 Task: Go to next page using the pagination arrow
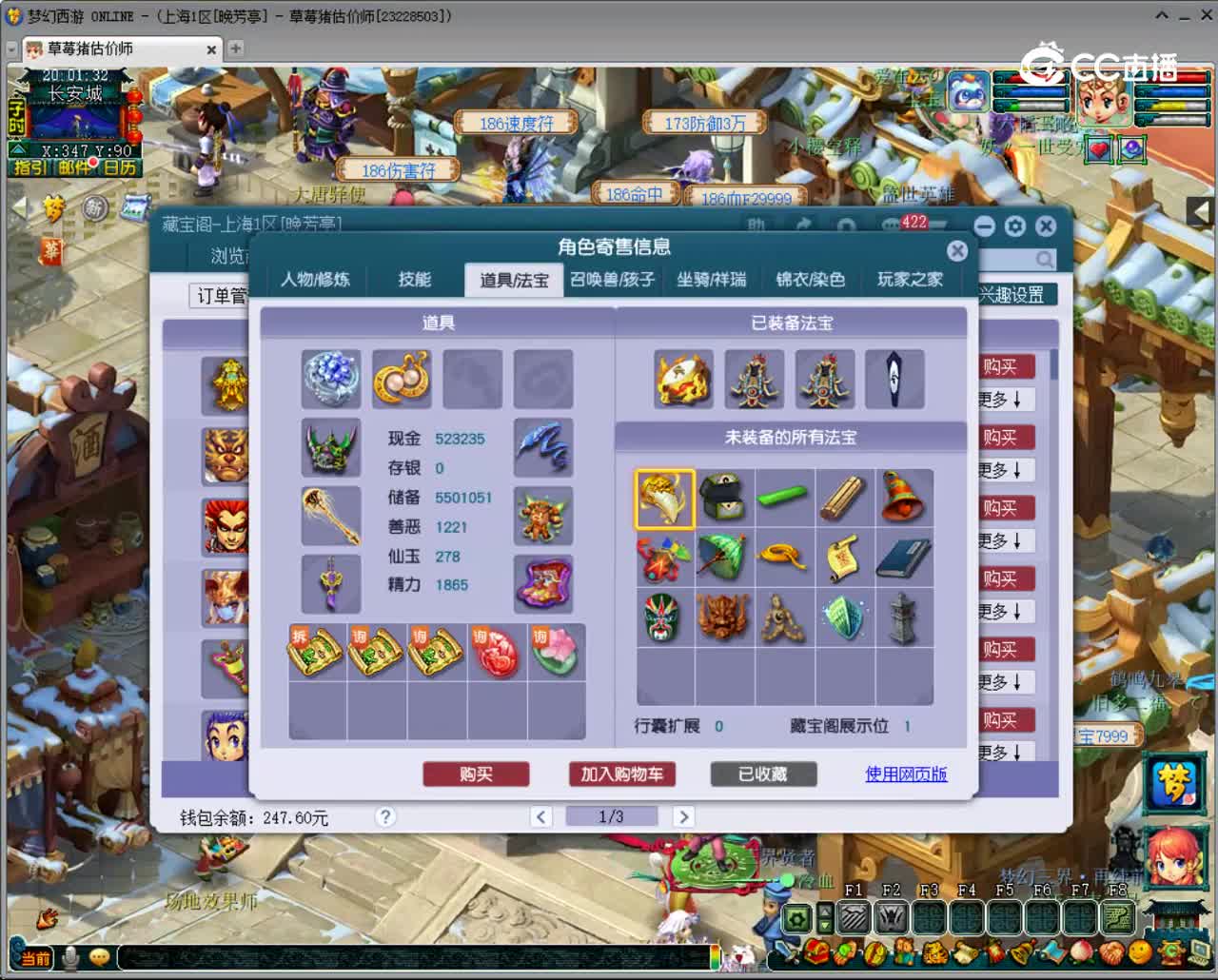click(684, 815)
